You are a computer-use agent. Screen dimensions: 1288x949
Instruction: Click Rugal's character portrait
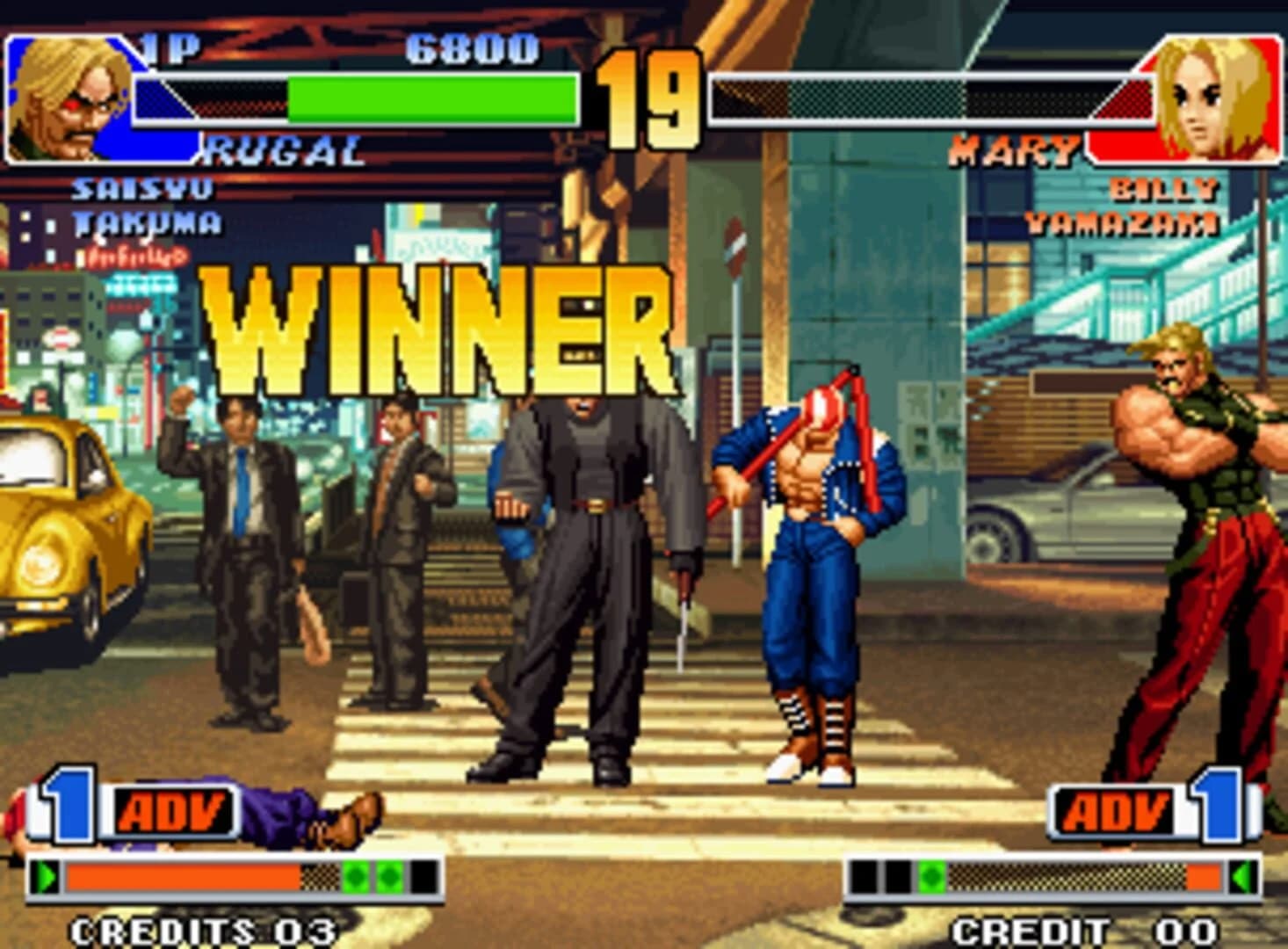tap(66, 92)
